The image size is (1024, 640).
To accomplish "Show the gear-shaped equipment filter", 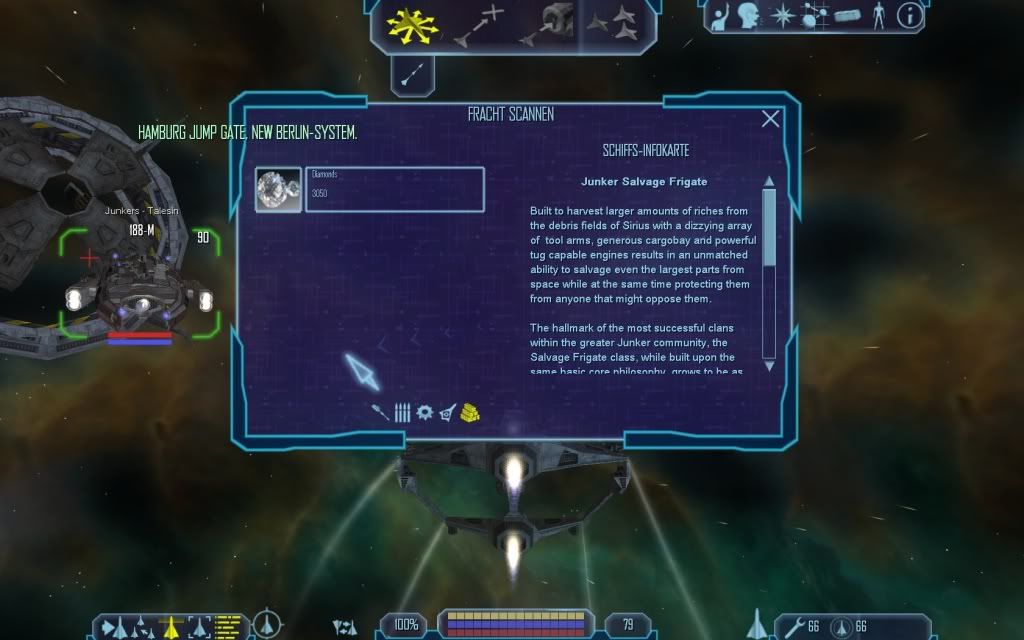I will click(424, 412).
